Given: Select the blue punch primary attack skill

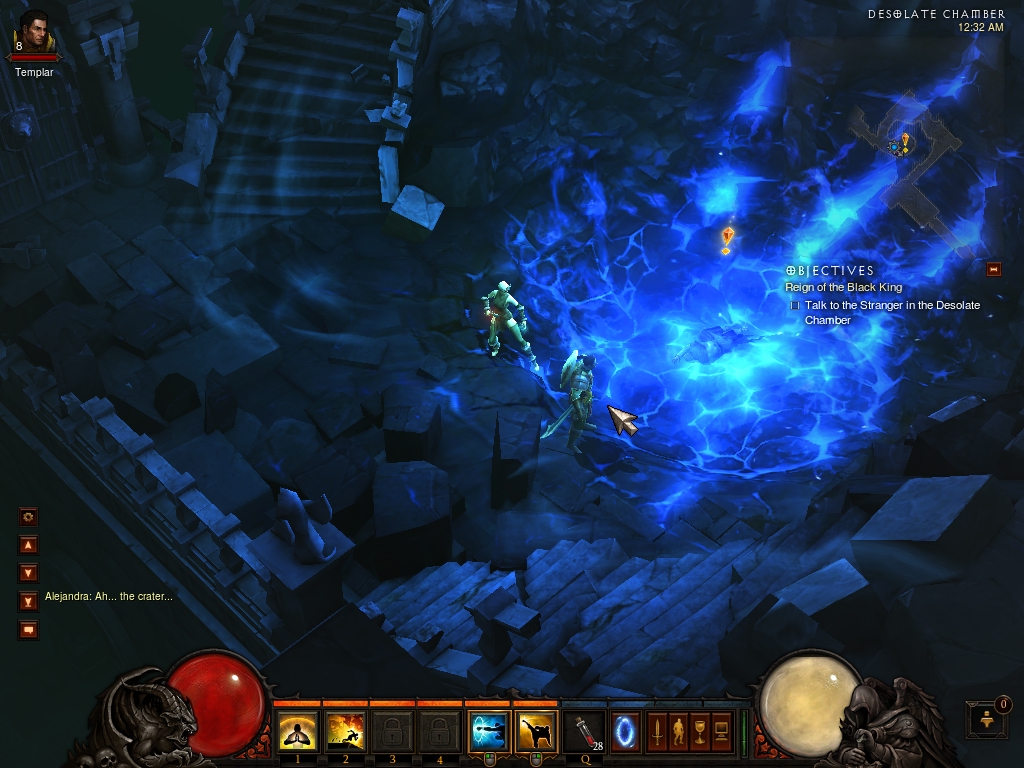Looking at the screenshot, I should click(x=487, y=731).
